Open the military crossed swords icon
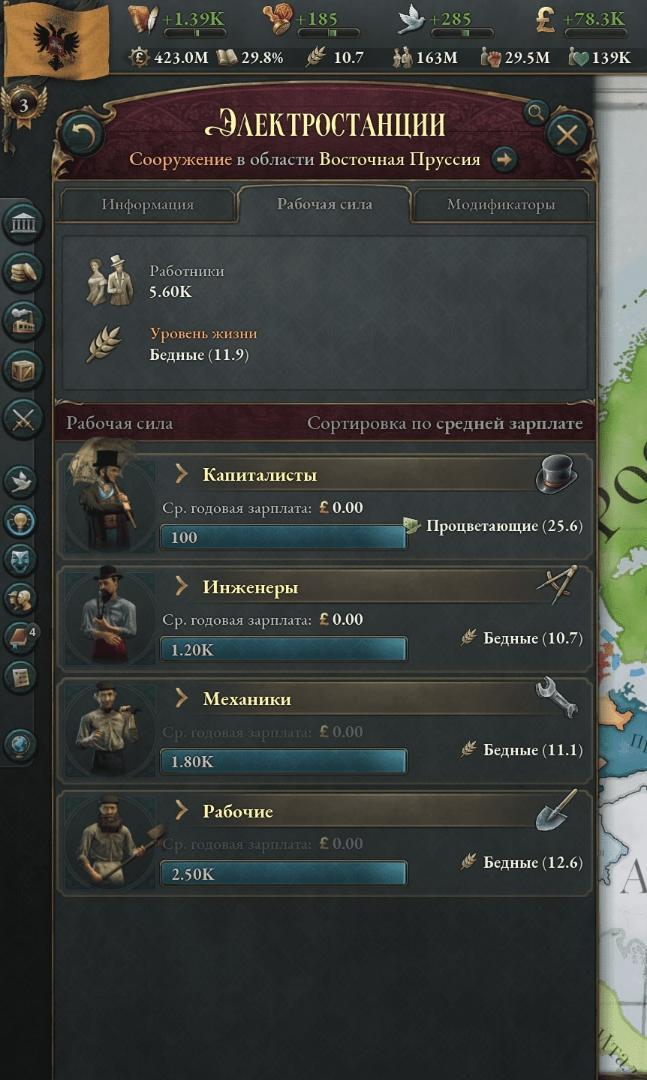647x1080 pixels. (x=21, y=418)
